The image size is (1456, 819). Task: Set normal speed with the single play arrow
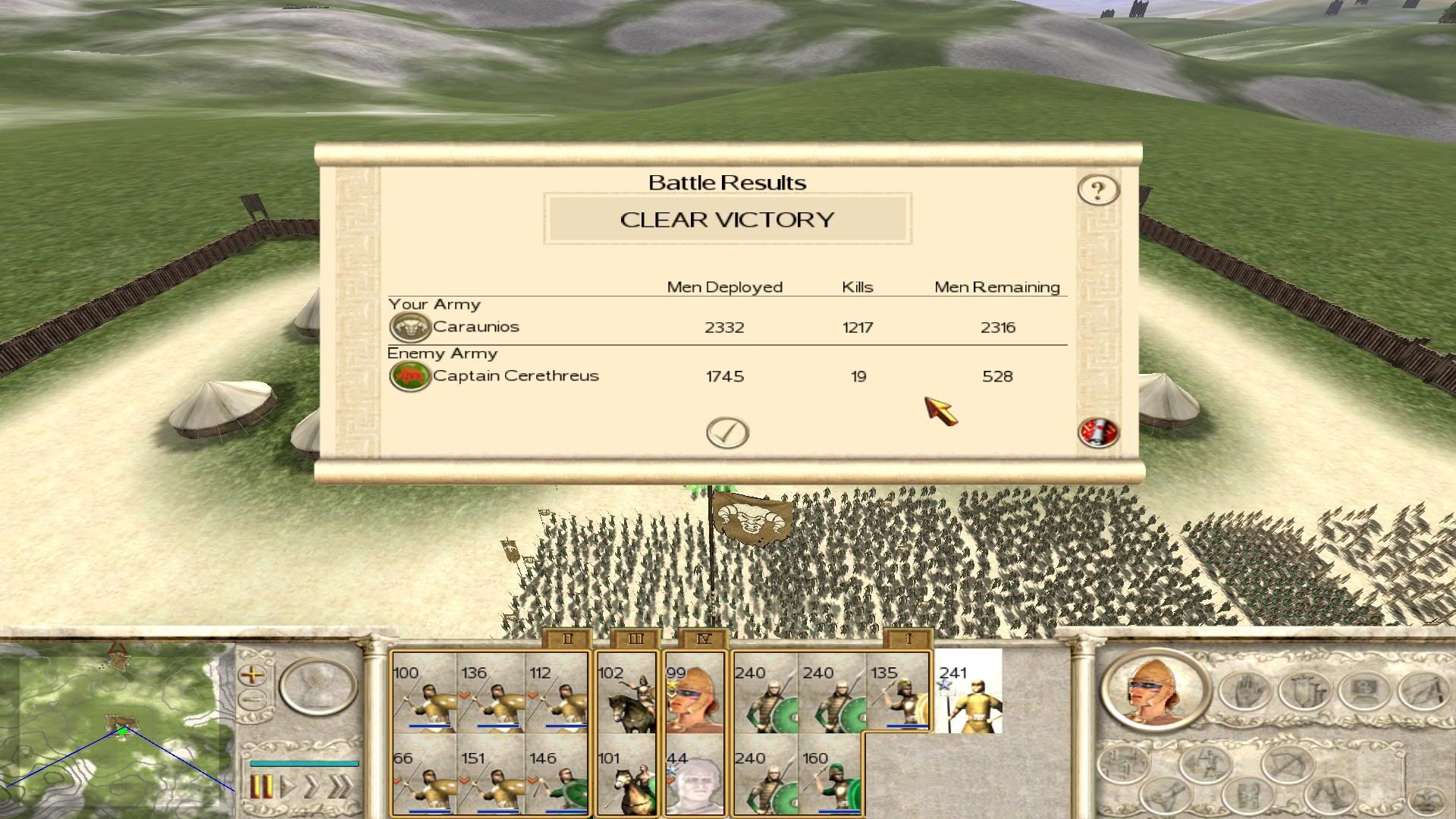pyautogui.click(x=287, y=787)
